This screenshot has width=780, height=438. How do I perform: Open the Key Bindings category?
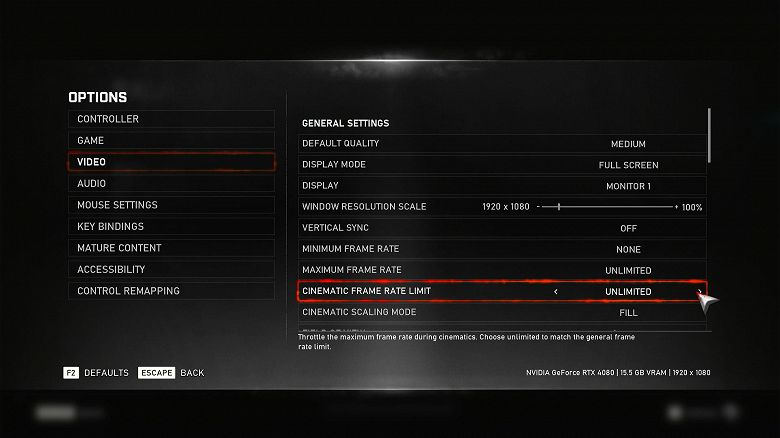pos(171,227)
